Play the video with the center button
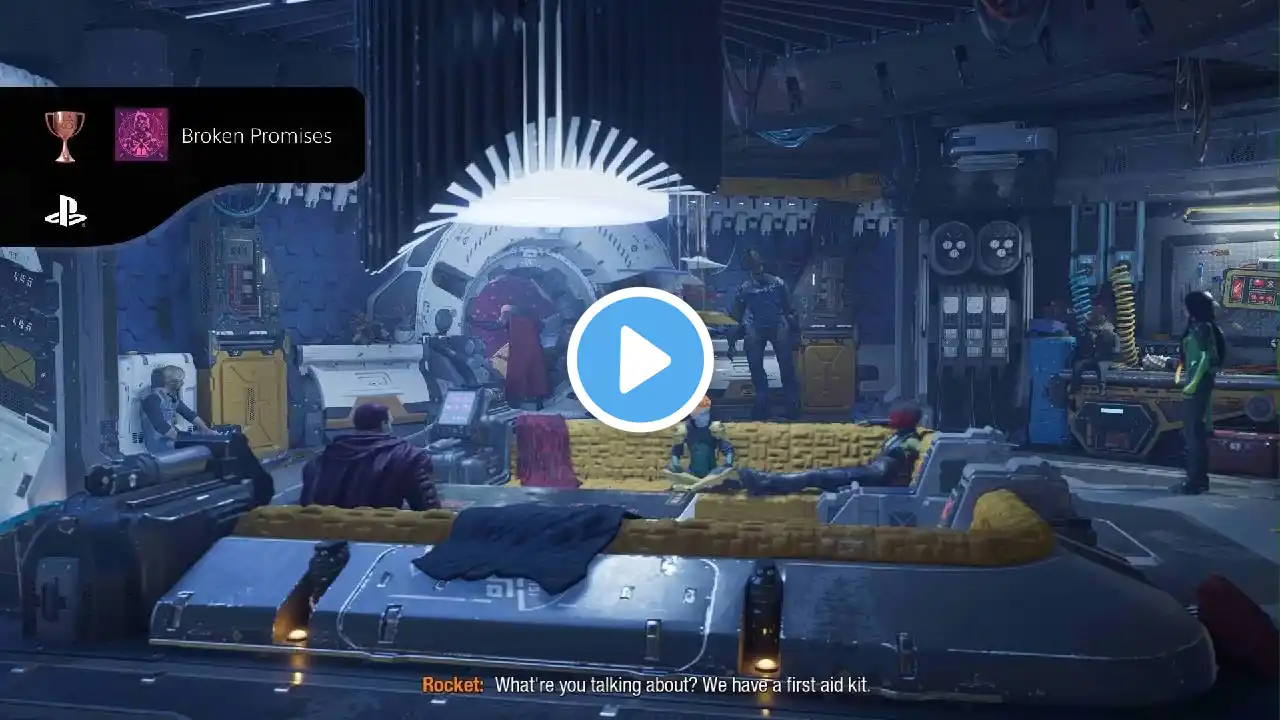1280x720 pixels. (640, 360)
